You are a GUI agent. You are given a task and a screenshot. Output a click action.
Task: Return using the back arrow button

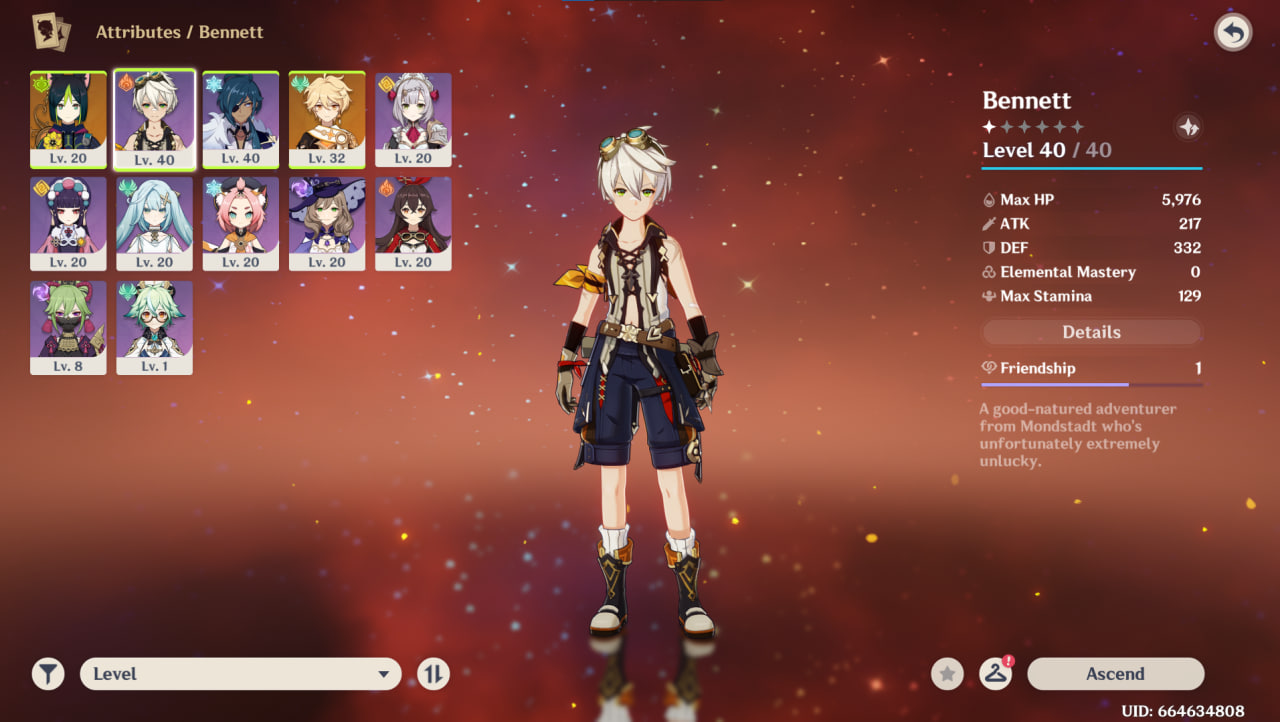(1233, 33)
